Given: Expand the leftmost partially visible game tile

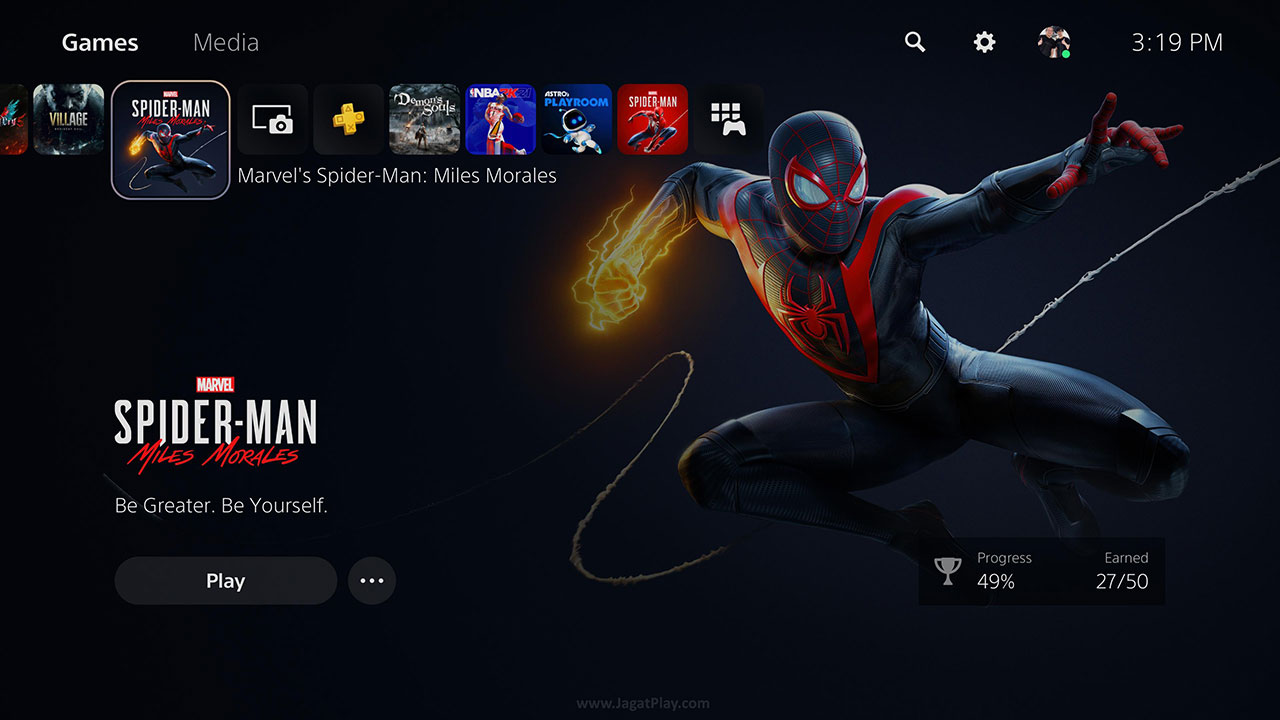Looking at the screenshot, I should tap(10, 119).
